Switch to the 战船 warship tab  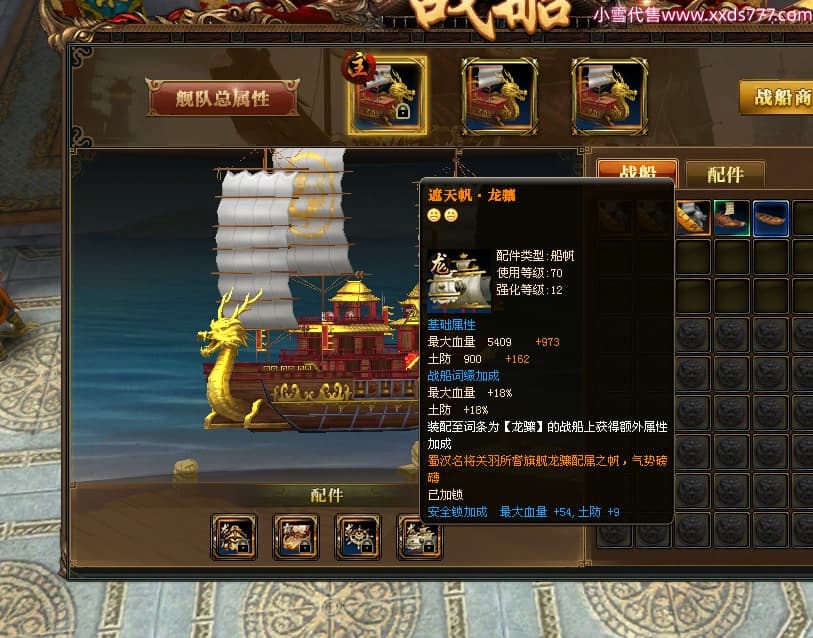point(636,174)
